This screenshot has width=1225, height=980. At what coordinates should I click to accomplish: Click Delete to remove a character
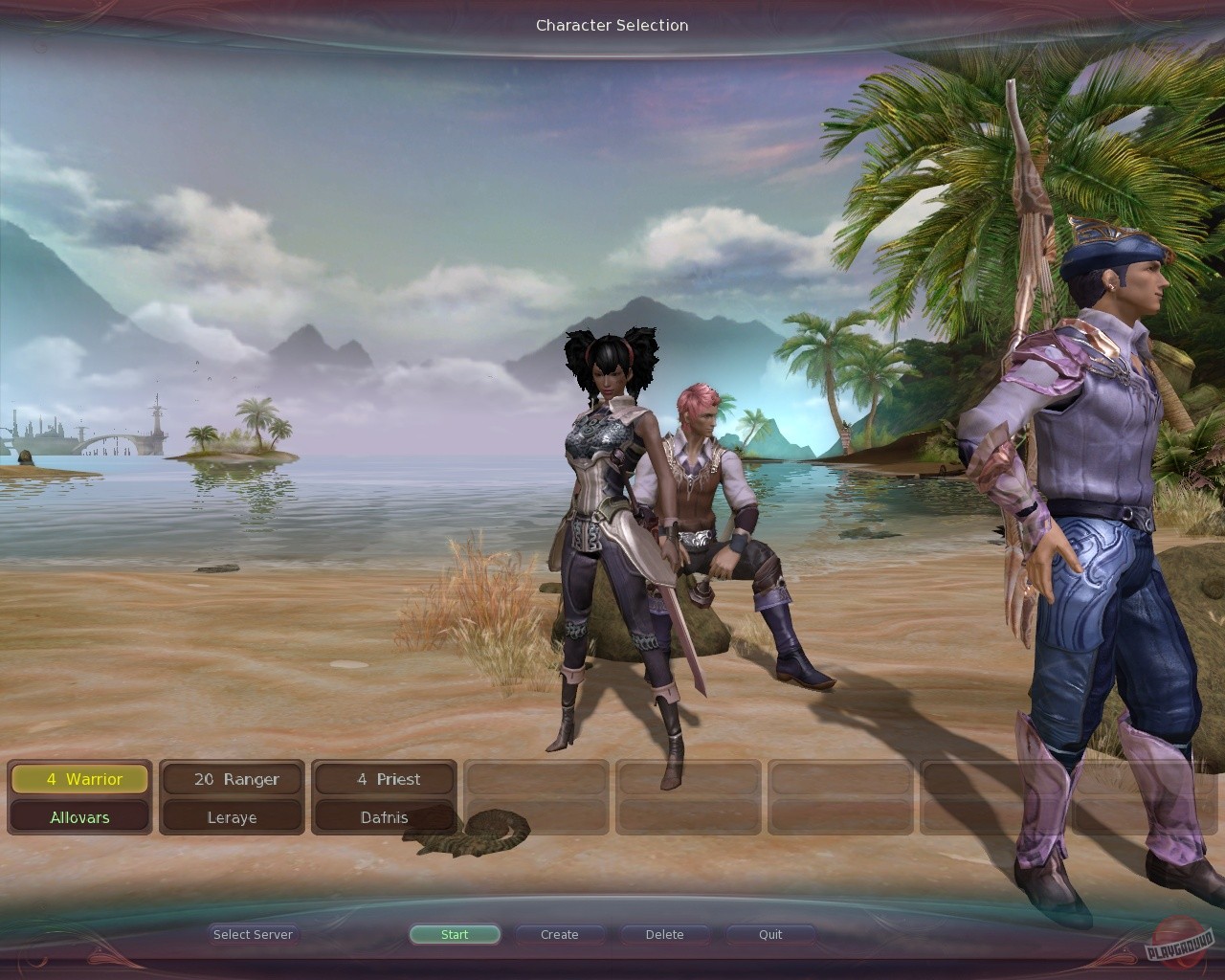(x=664, y=934)
